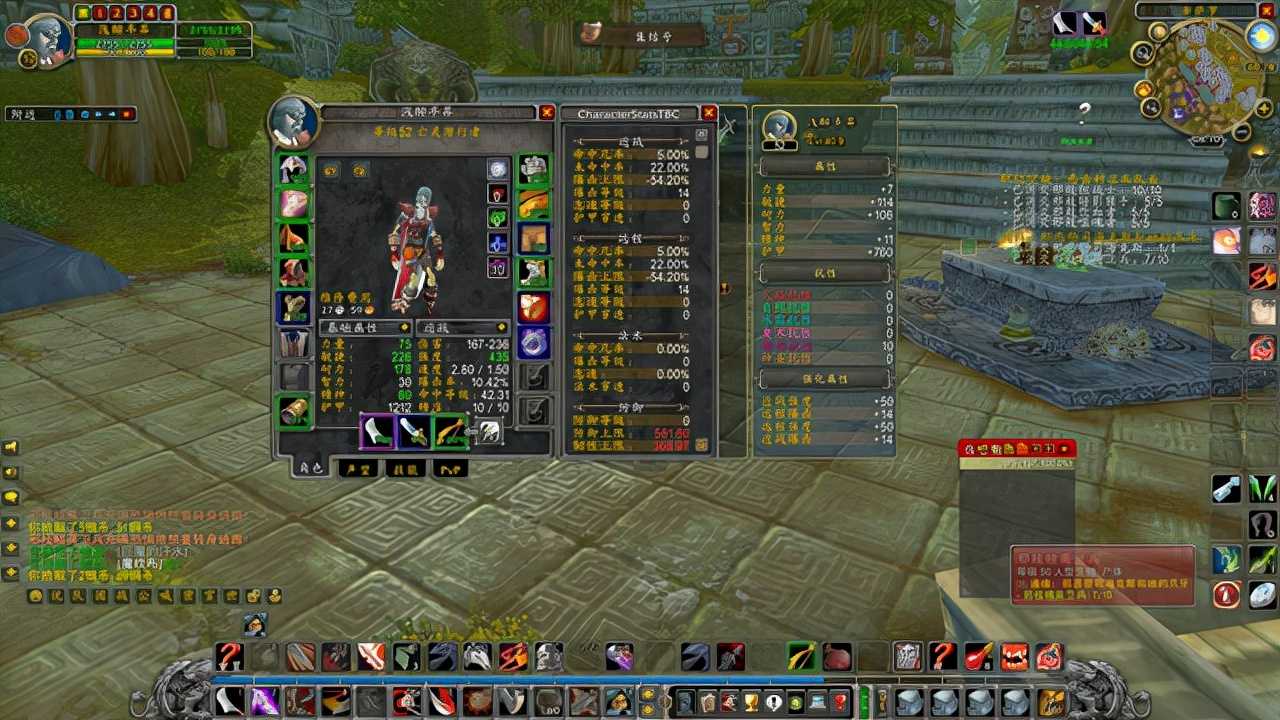Click the purple-bordered main hand weapon slot
1280x720 pixels.
click(x=377, y=432)
